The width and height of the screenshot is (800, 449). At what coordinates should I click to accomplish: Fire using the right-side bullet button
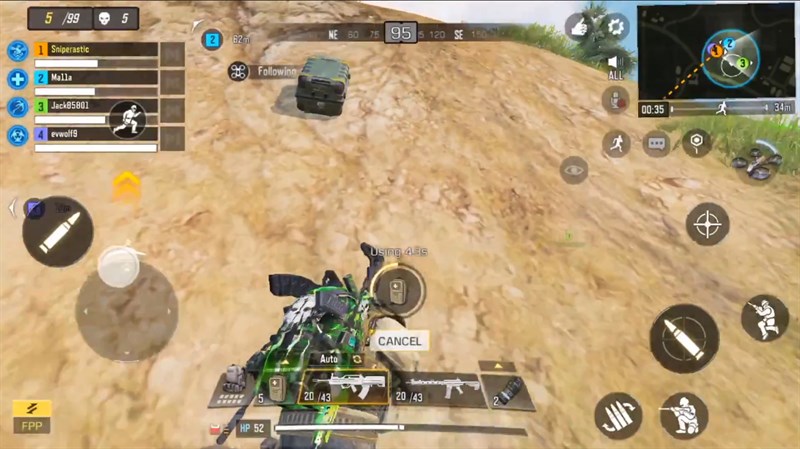point(684,338)
